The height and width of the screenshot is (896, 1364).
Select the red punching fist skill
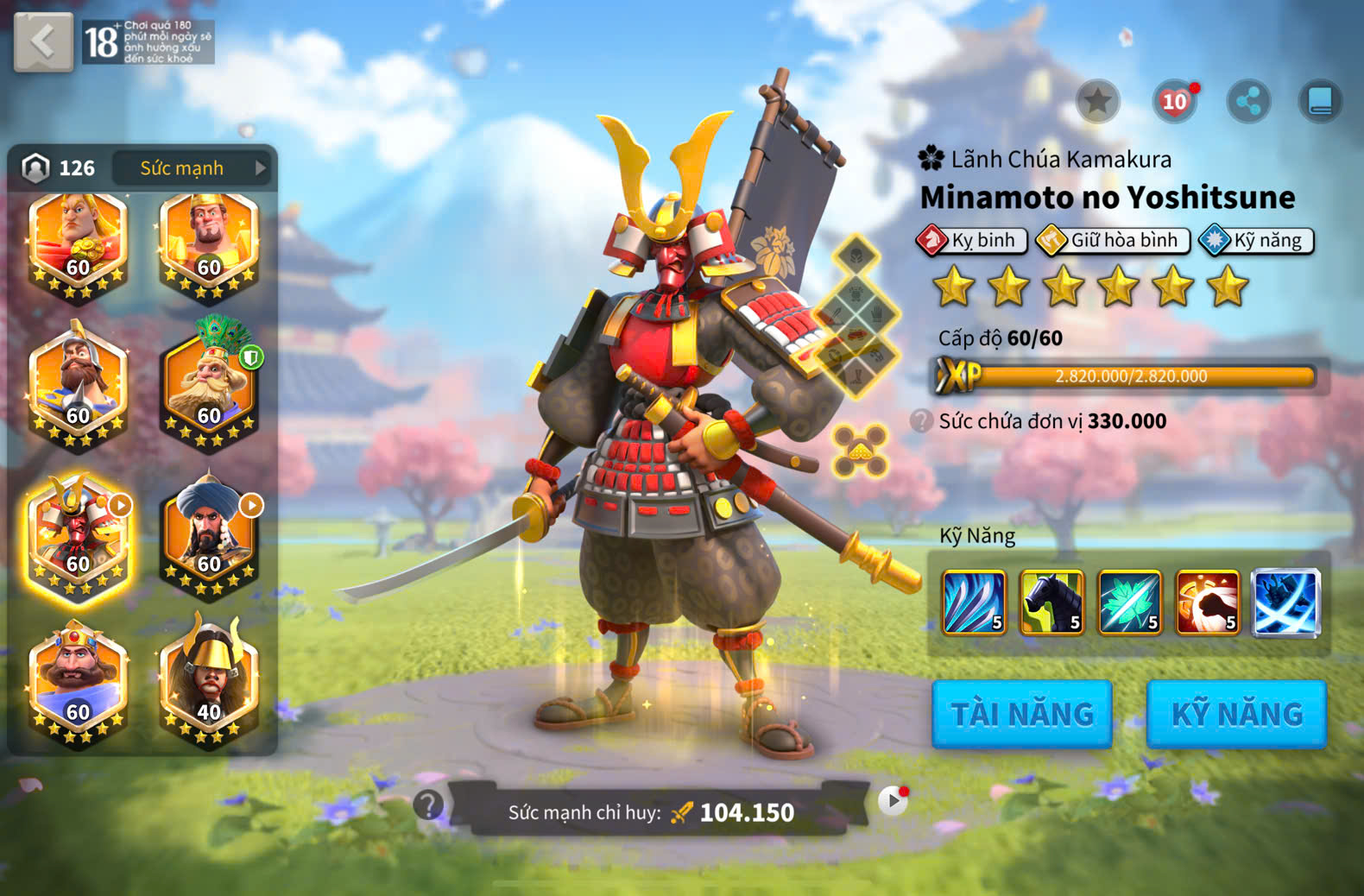coord(1208,602)
